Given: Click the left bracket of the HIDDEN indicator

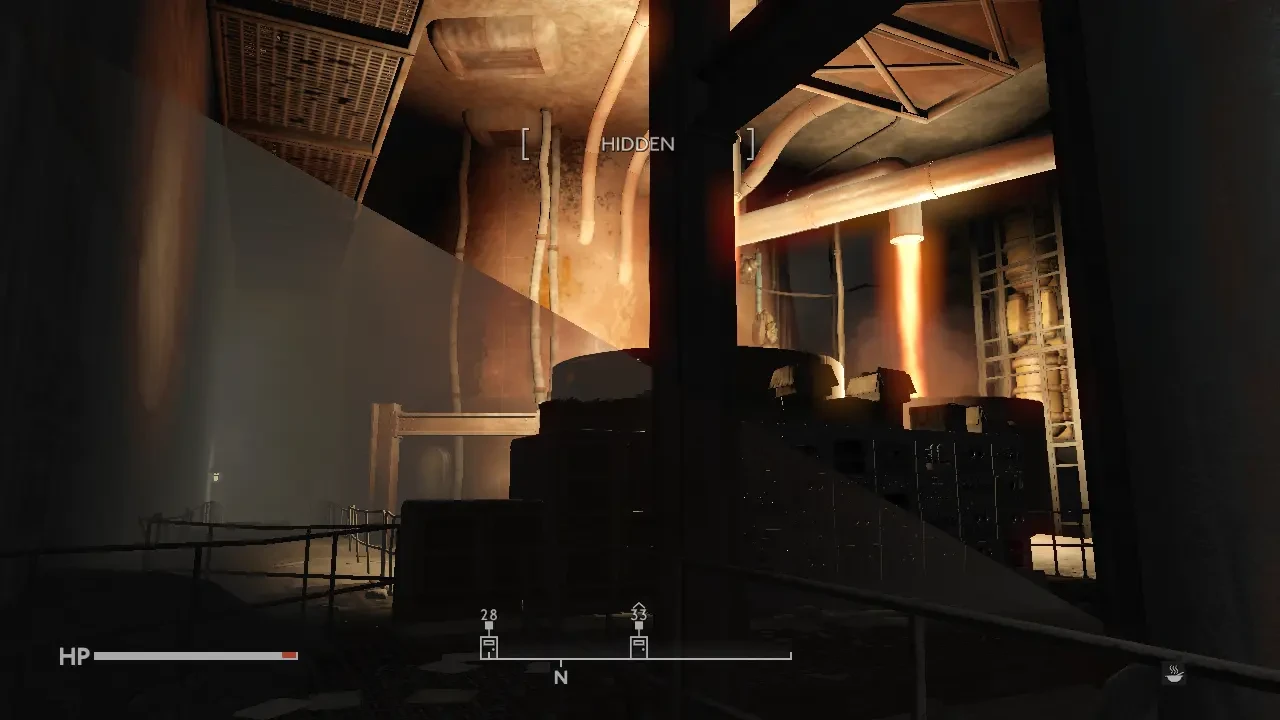Looking at the screenshot, I should point(523,143).
